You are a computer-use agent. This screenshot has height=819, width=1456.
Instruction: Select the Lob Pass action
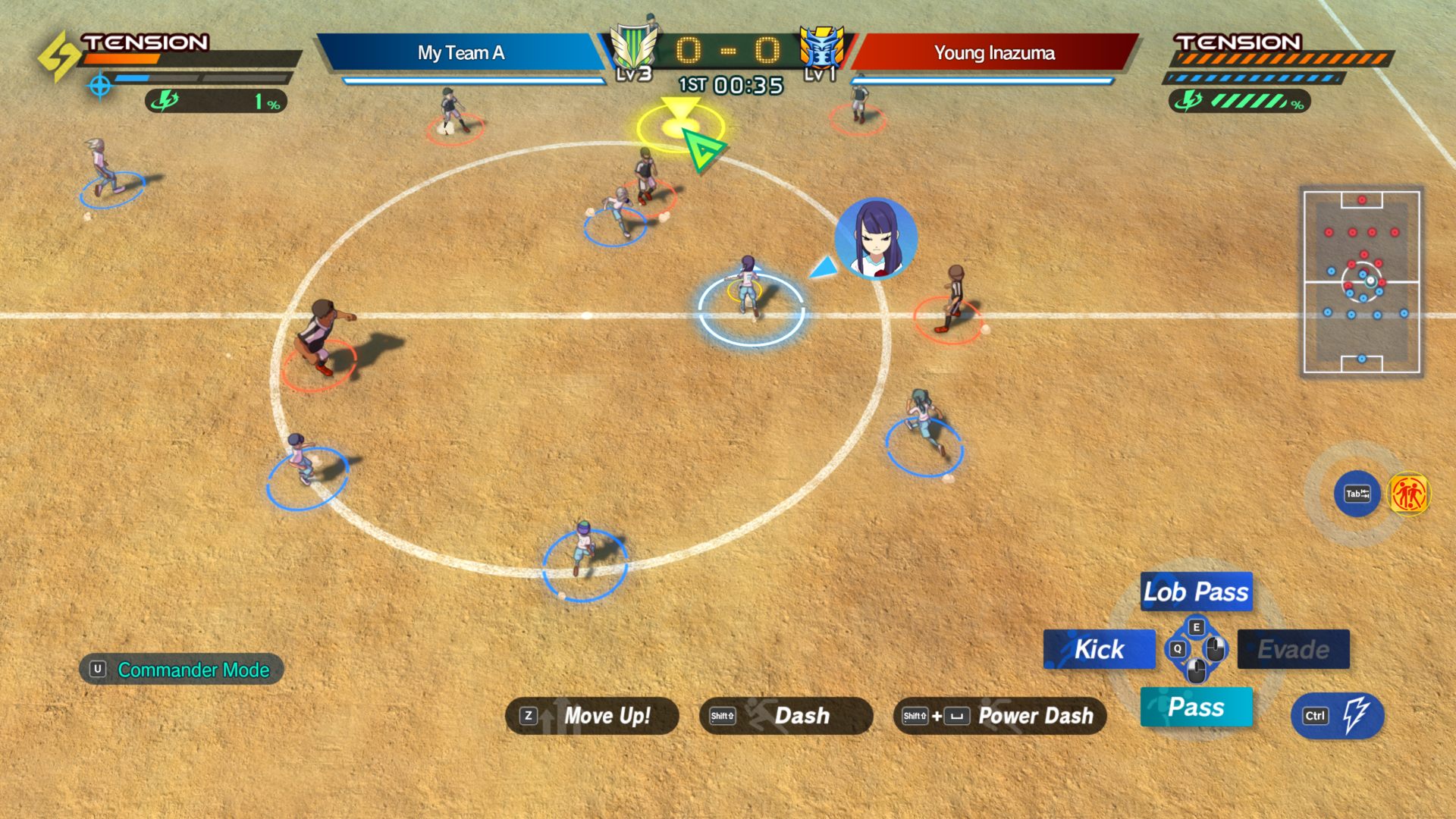(x=1196, y=591)
